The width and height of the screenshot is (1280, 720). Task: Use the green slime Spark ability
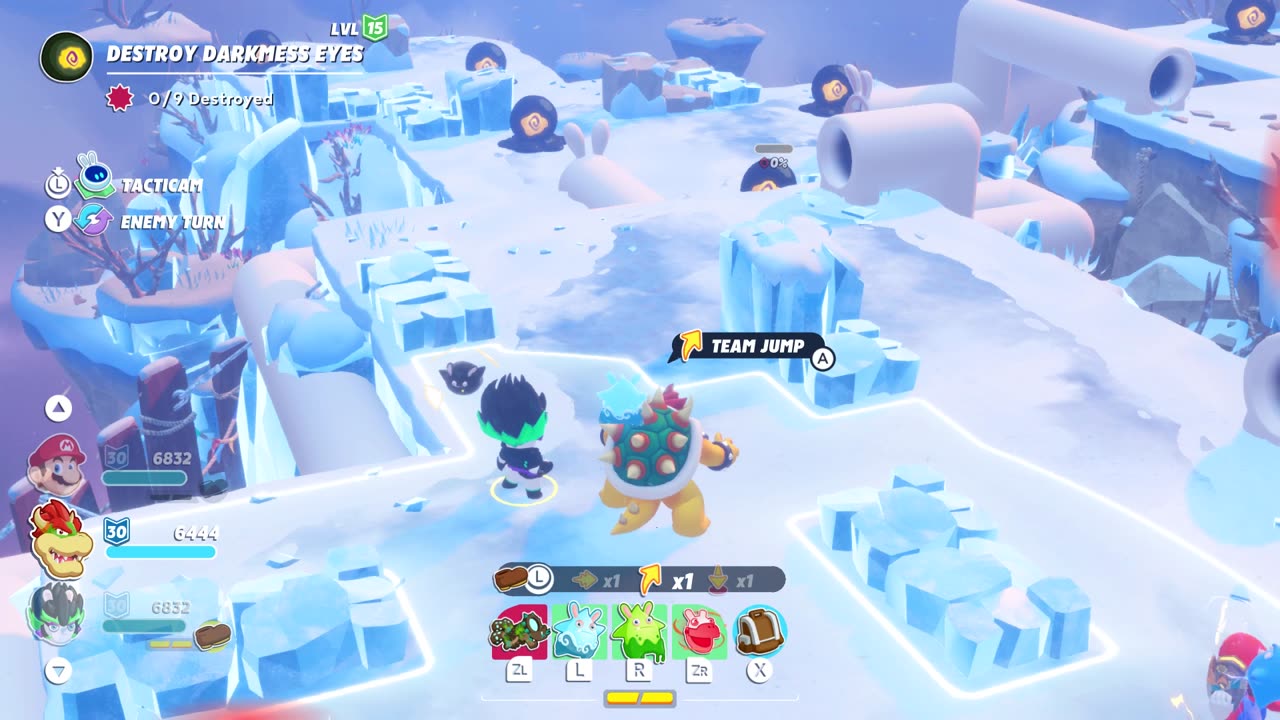click(x=639, y=632)
